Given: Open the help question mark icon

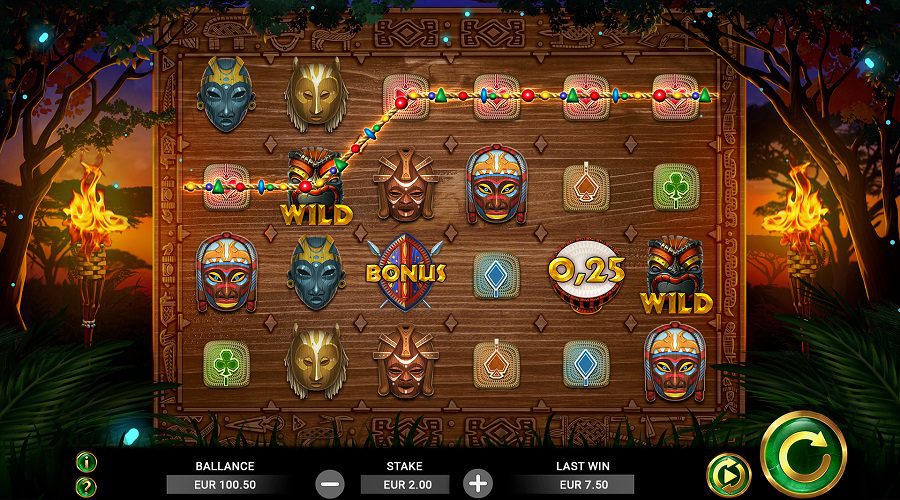Looking at the screenshot, I should coord(87,486).
